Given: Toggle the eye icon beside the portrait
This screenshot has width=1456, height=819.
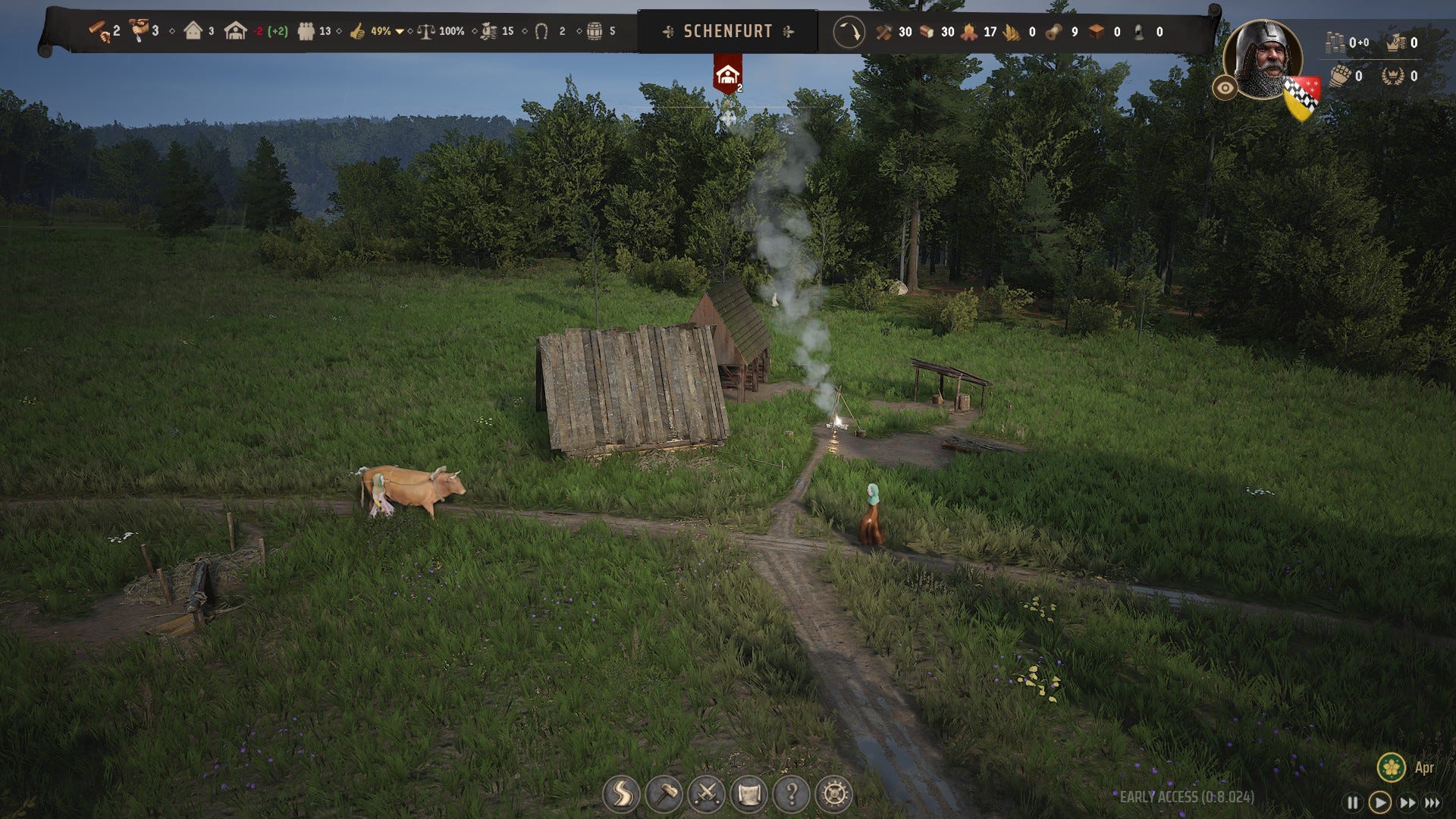Looking at the screenshot, I should (x=1225, y=88).
